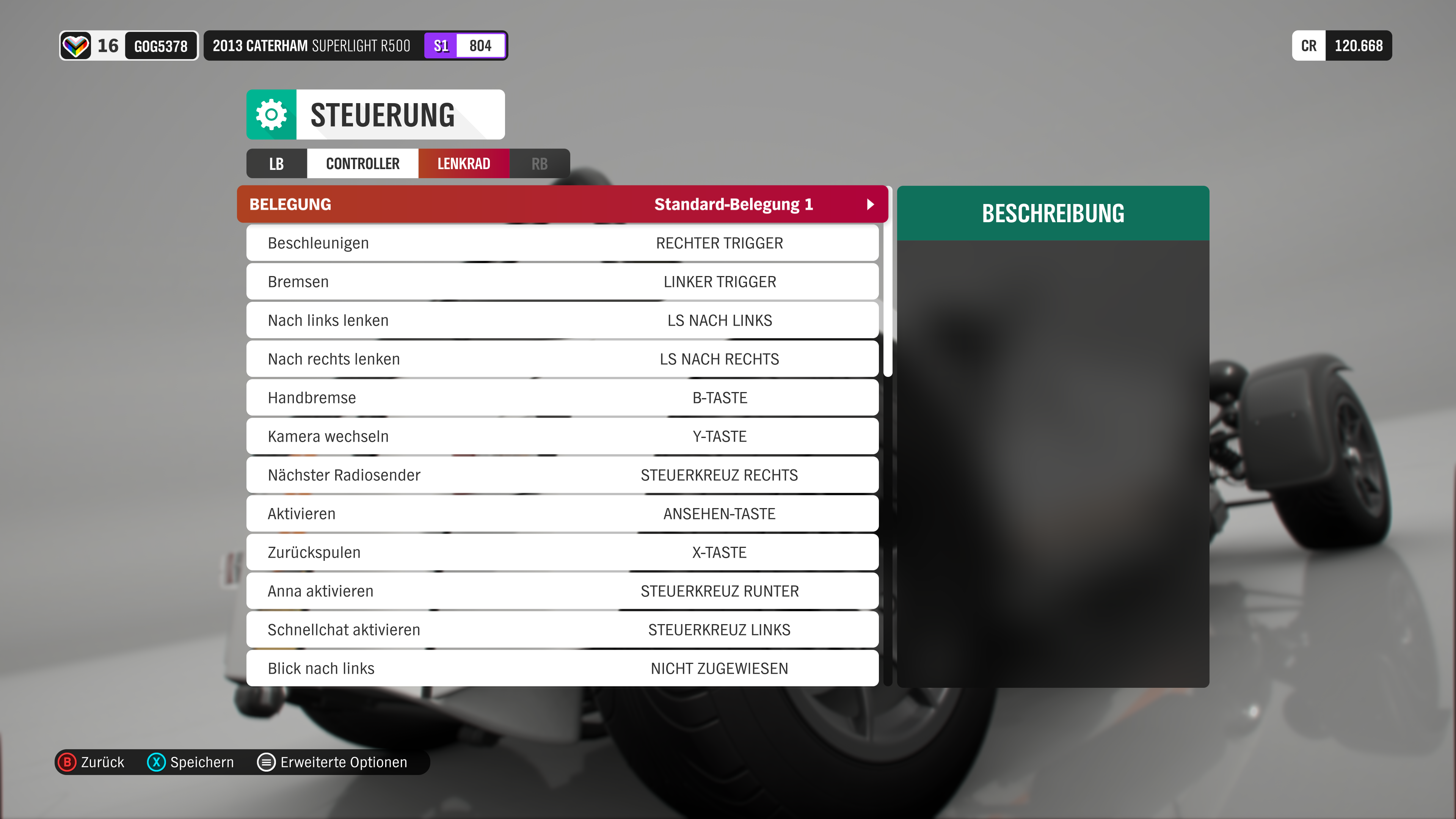
Task: Choose the Bremsen binding row
Action: 562,281
